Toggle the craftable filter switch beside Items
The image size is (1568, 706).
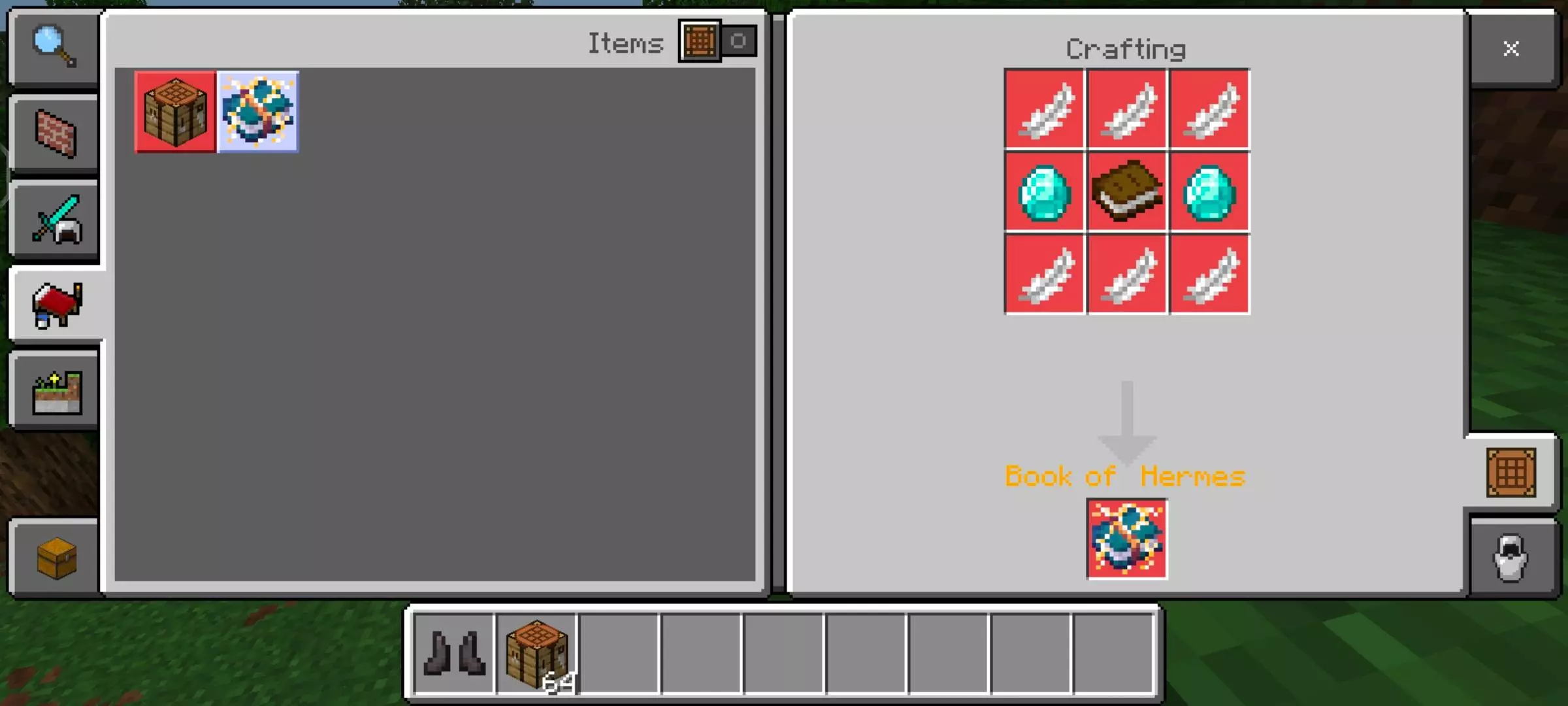coord(718,41)
